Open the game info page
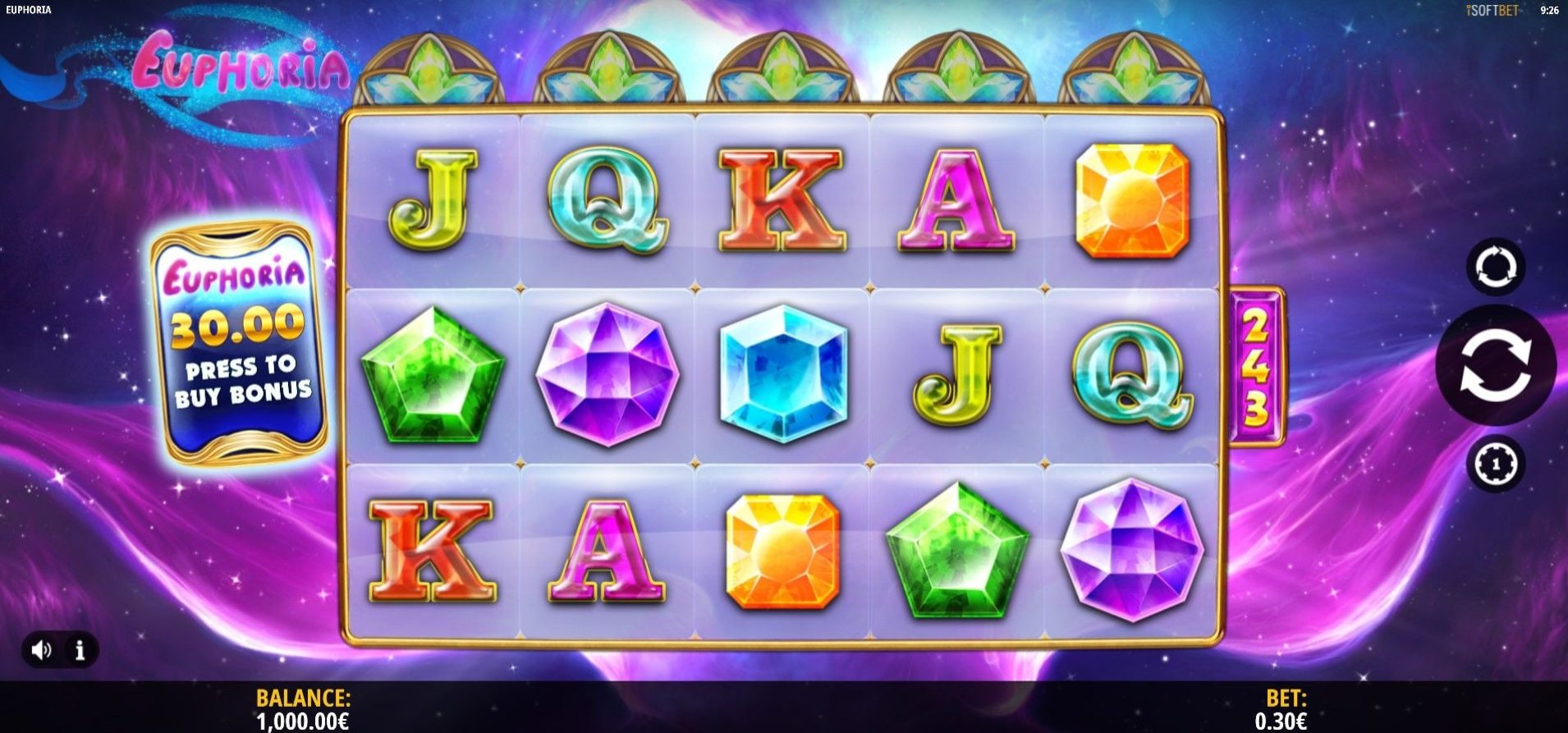 (x=80, y=650)
